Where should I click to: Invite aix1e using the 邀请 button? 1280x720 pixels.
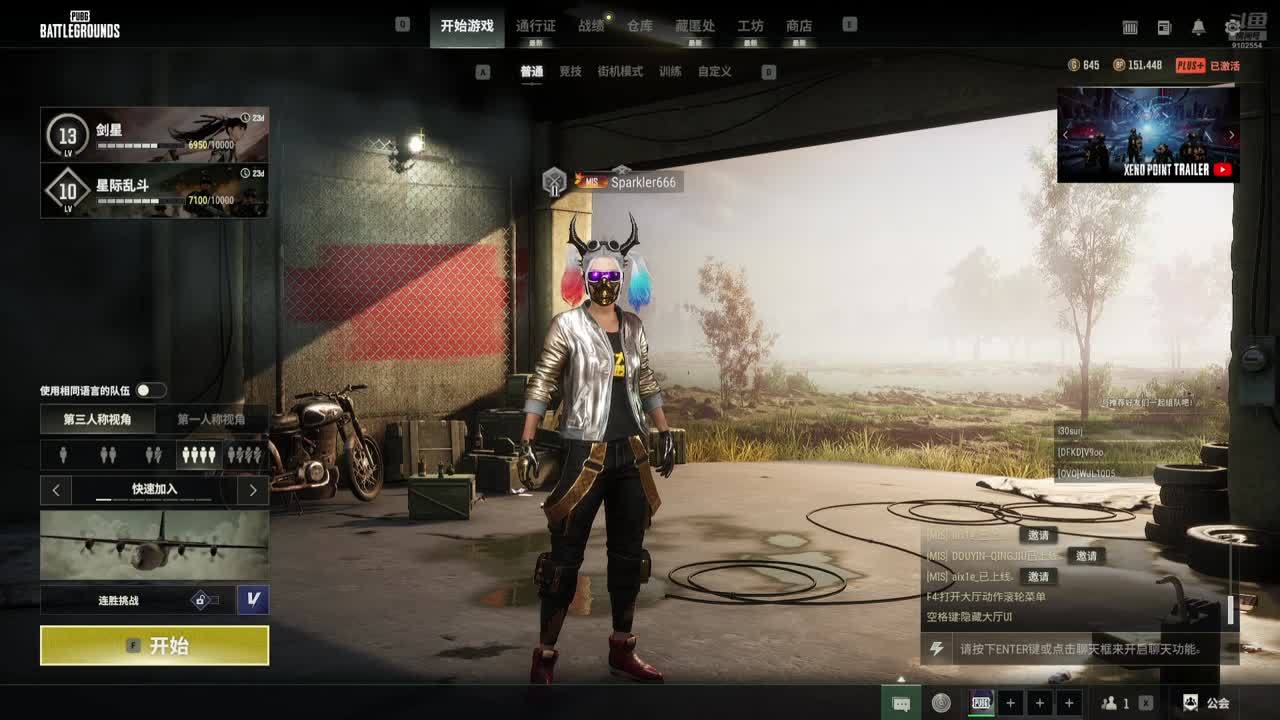(1038, 577)
